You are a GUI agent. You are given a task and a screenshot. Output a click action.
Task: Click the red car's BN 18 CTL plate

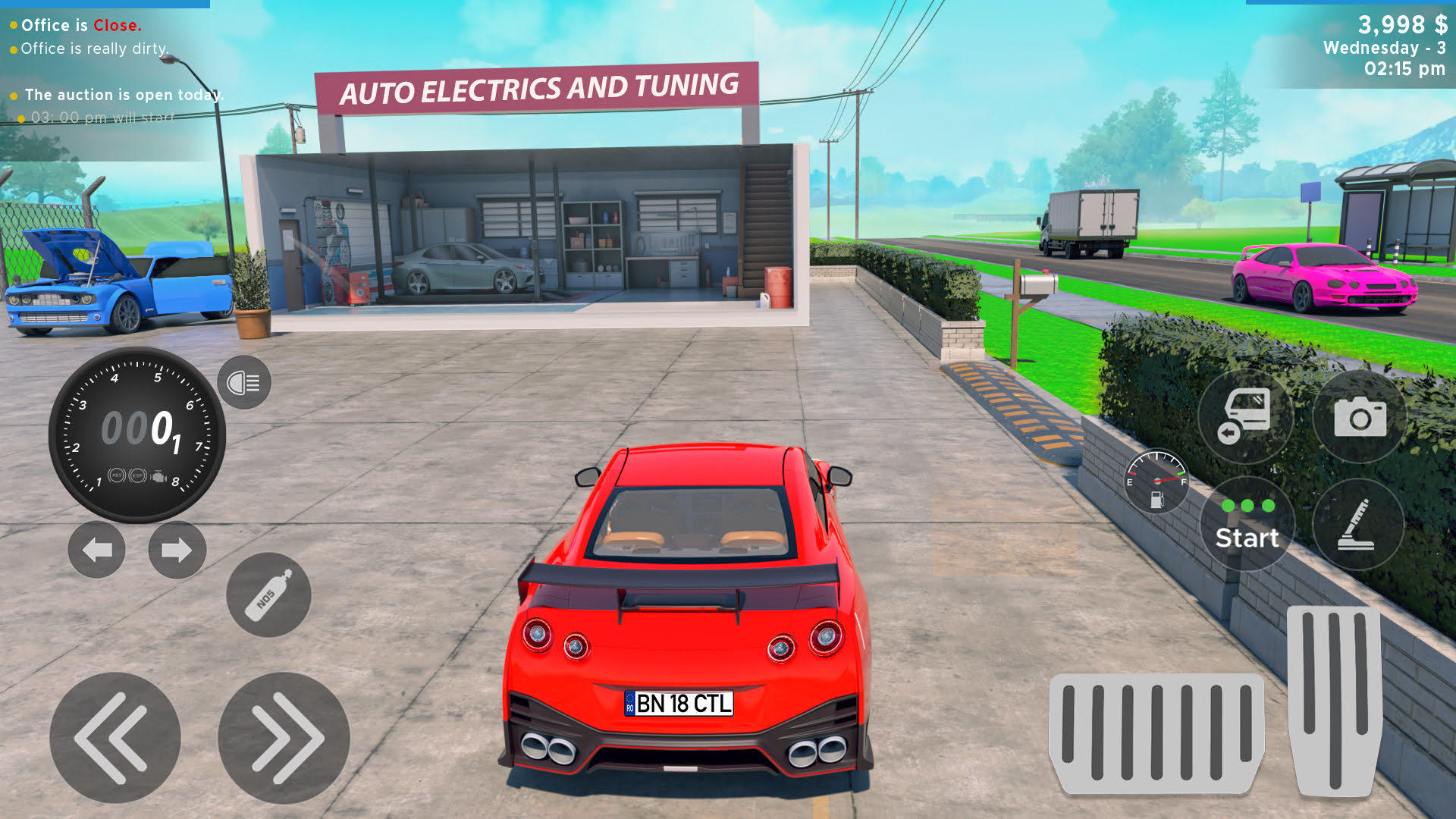pyautogui.click(x=678, y=703)
